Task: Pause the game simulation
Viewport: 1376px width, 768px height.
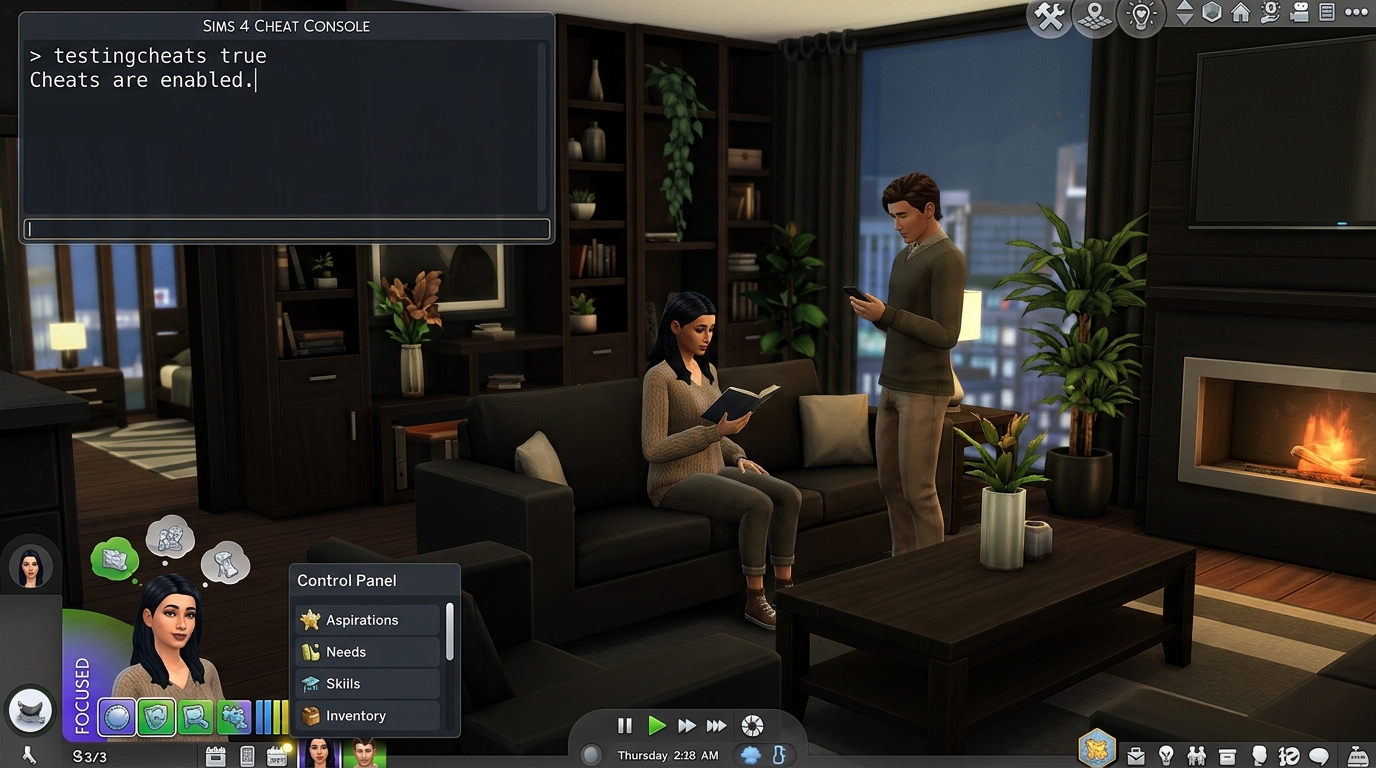Action: [x=623, y=726]
